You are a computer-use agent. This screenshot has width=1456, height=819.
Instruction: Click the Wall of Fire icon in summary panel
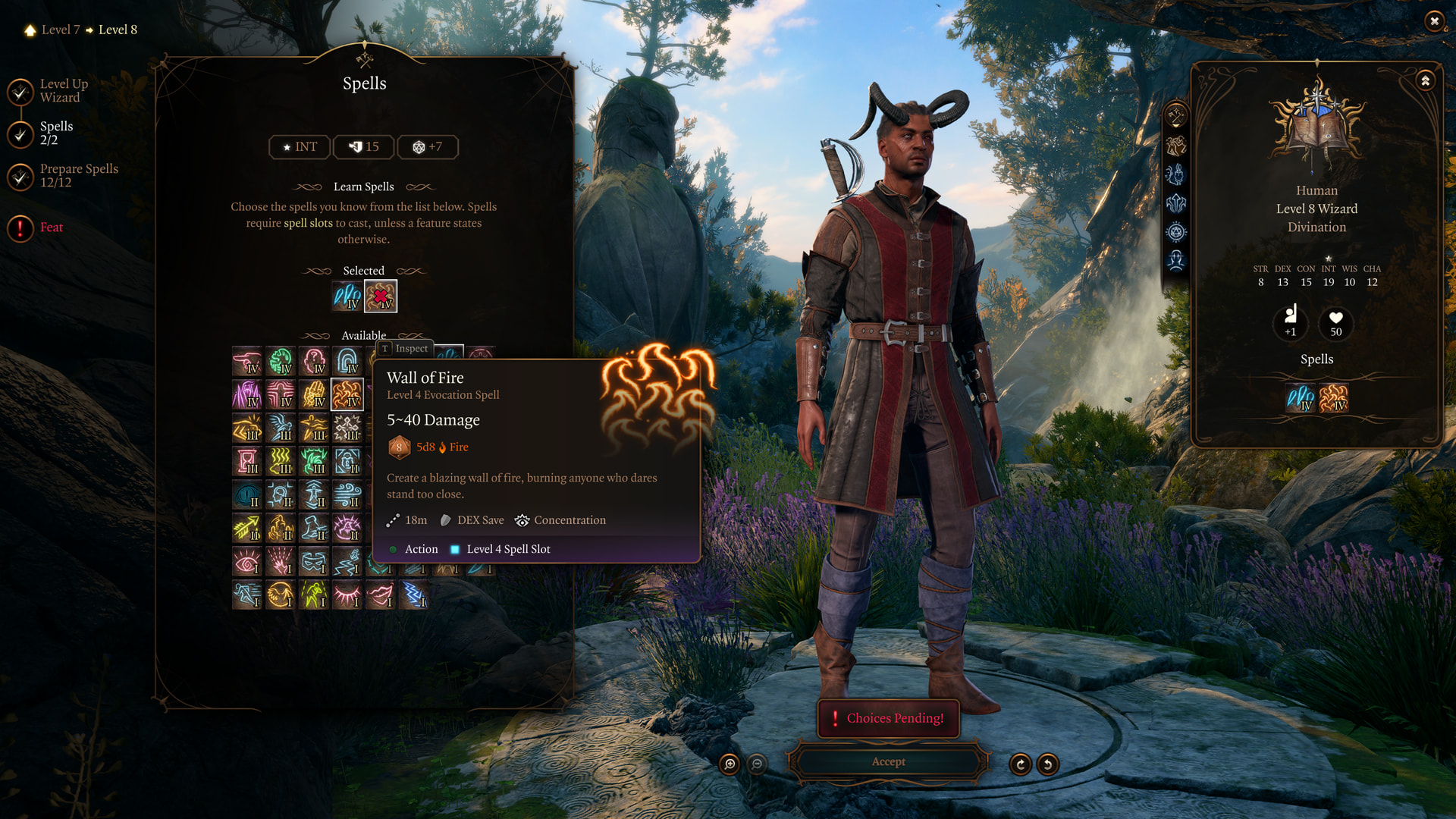[x=1333, y=398]
